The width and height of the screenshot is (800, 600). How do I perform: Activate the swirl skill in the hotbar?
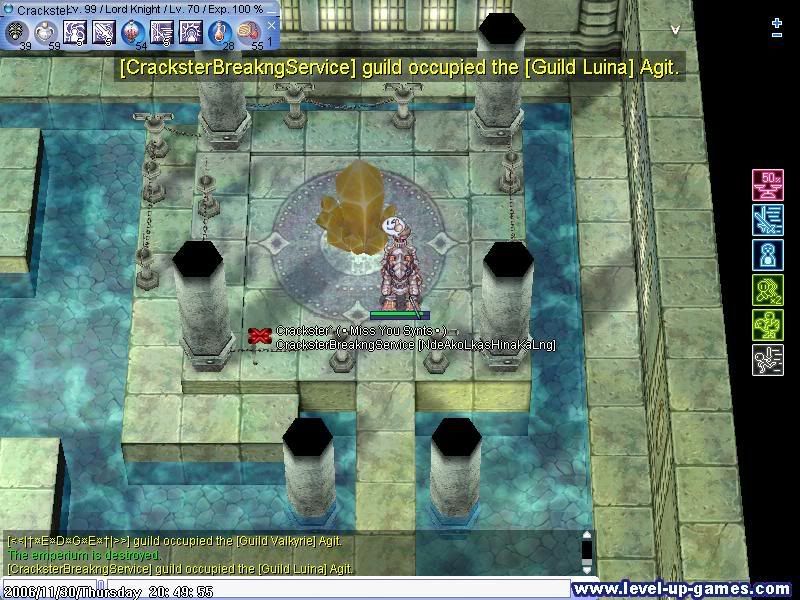click(75, 33)
